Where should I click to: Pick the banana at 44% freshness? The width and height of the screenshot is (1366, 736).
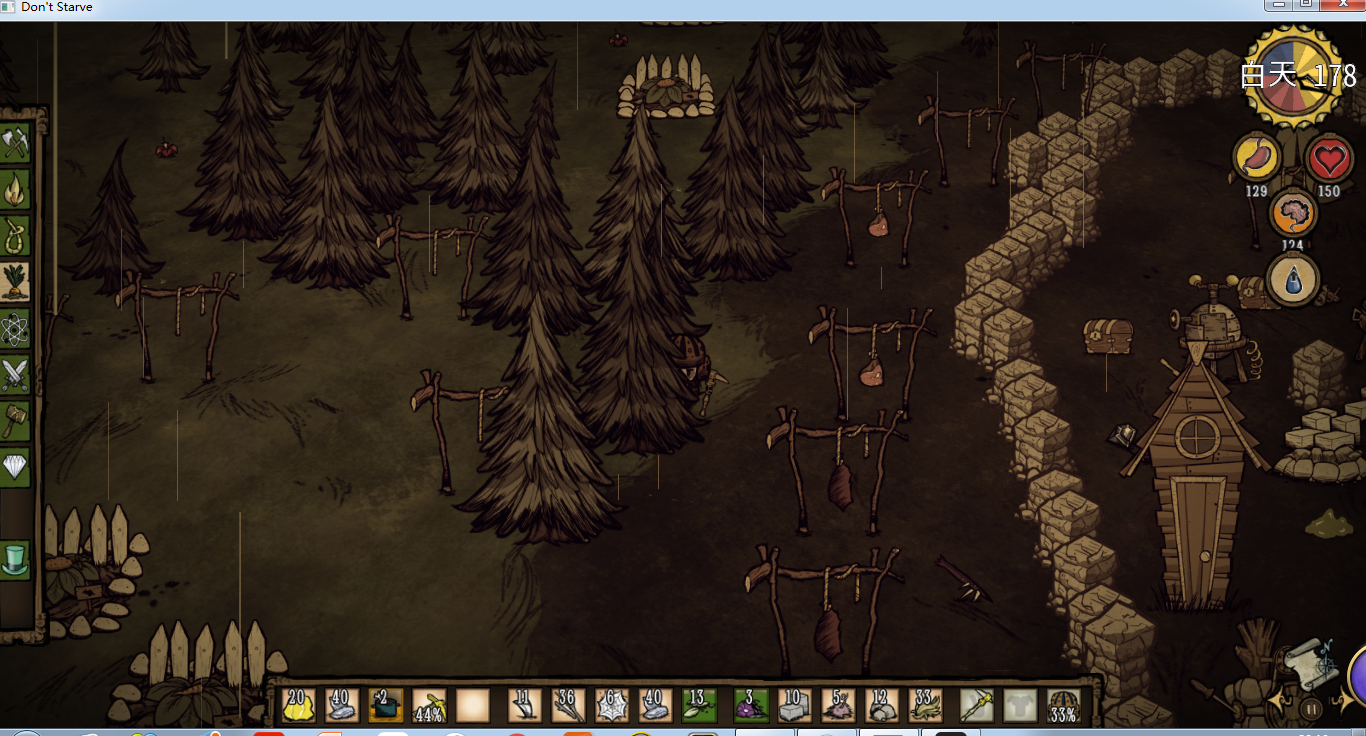click(429, 705)
